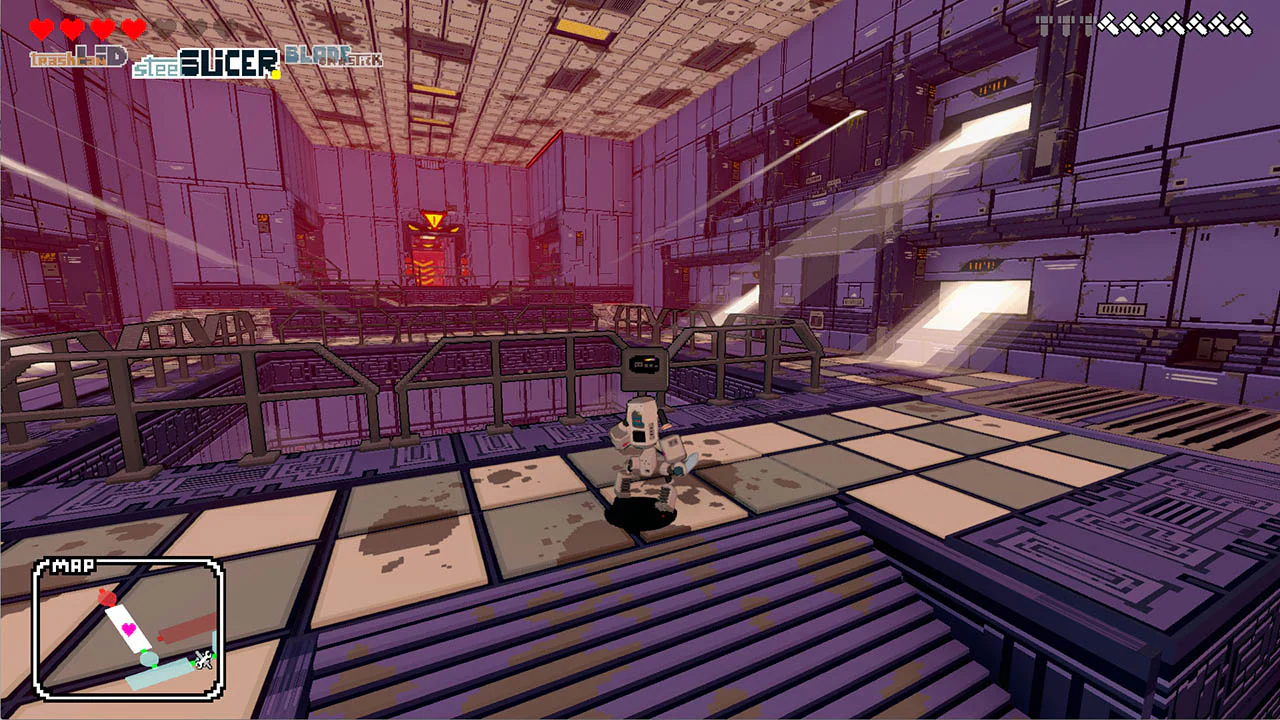Click the wrench and screwdriver marker on minimap
Viewport: 1280px width, 720px height.
click(202, 660)
